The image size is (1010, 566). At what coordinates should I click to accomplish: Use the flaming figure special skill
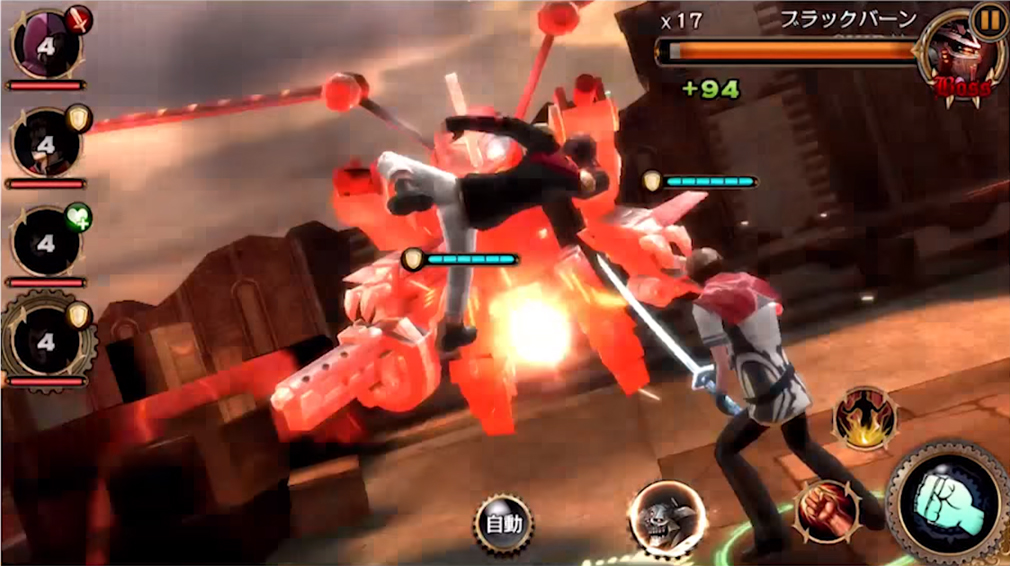click(865, 419)
